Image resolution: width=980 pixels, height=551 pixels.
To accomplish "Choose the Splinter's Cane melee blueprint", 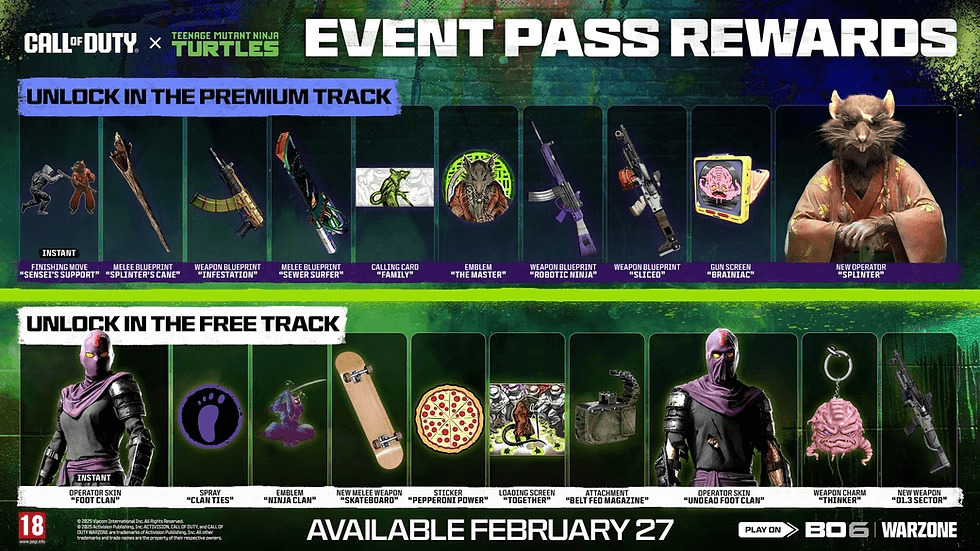I will 141,190.
